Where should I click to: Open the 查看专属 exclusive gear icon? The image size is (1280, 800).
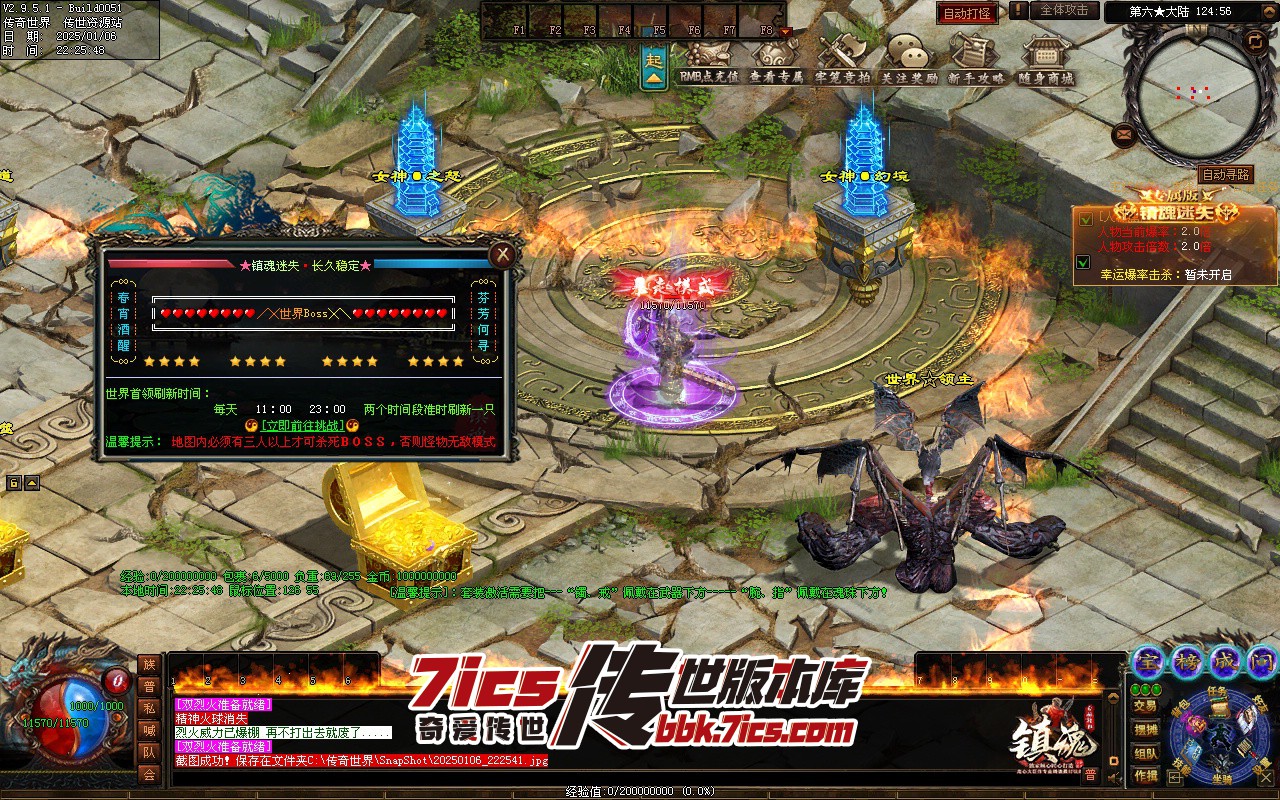[x=776, y=60]
